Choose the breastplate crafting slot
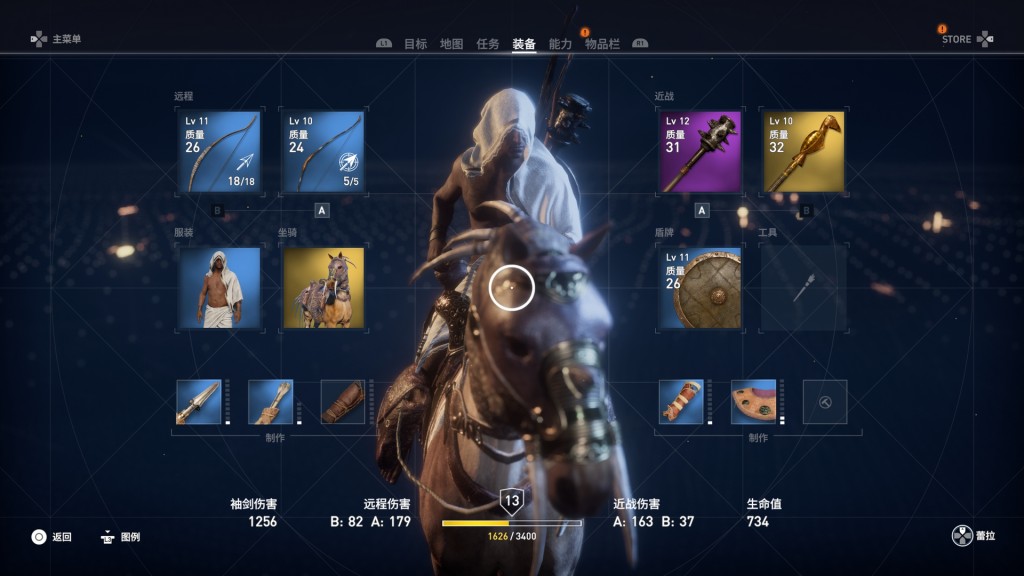Screen dimensions: 1024x576 pyautogui.click(x=753, y=402)
